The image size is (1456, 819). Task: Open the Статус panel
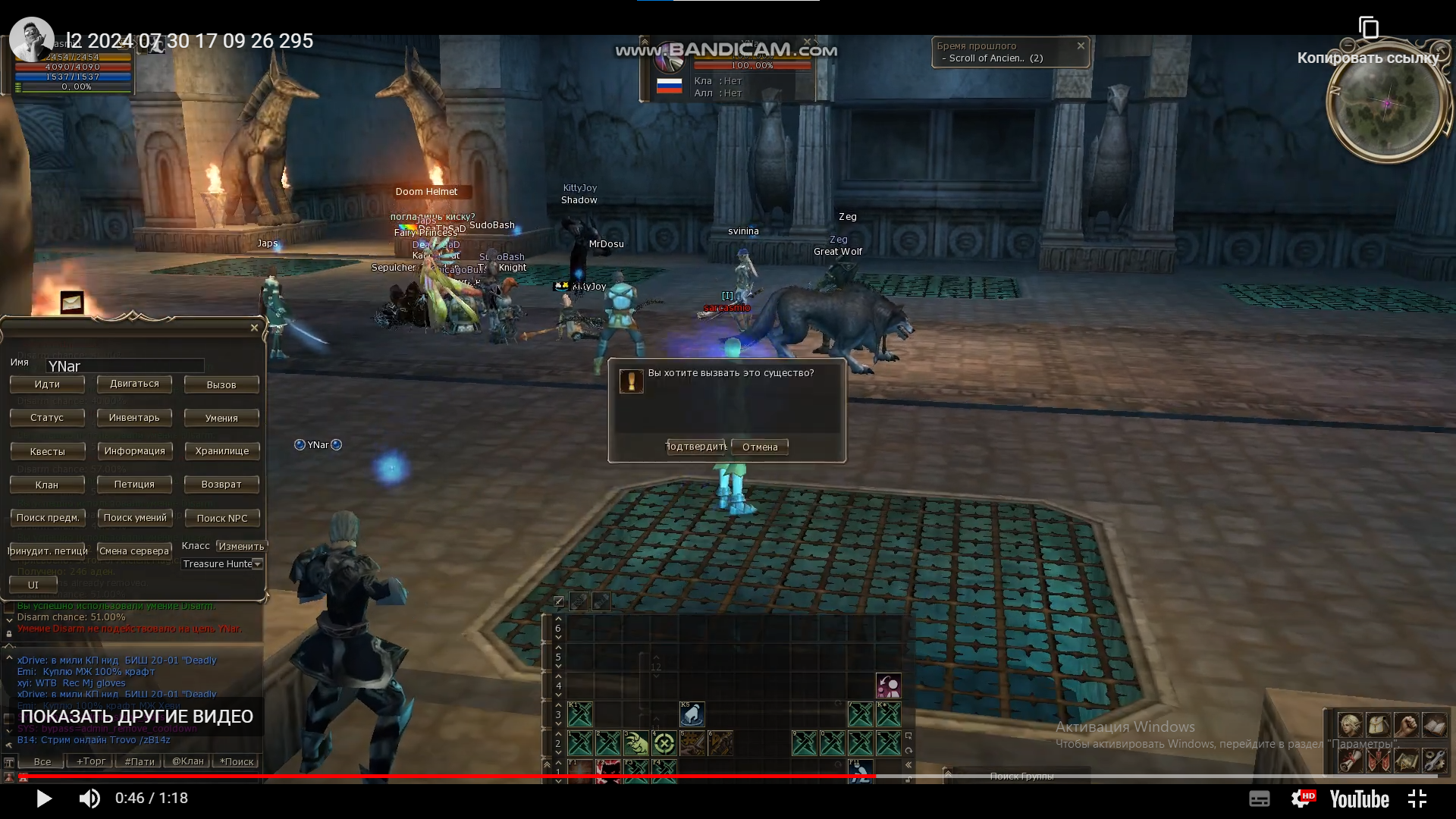[47, 418]
